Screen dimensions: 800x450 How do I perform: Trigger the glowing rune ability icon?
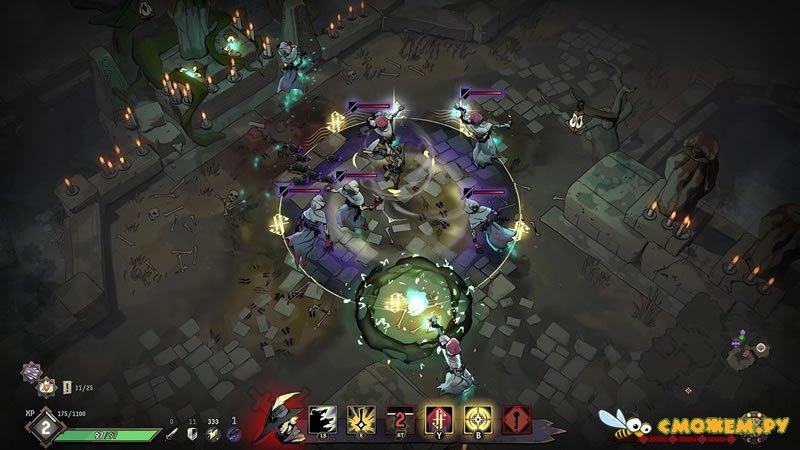[438, 420]
